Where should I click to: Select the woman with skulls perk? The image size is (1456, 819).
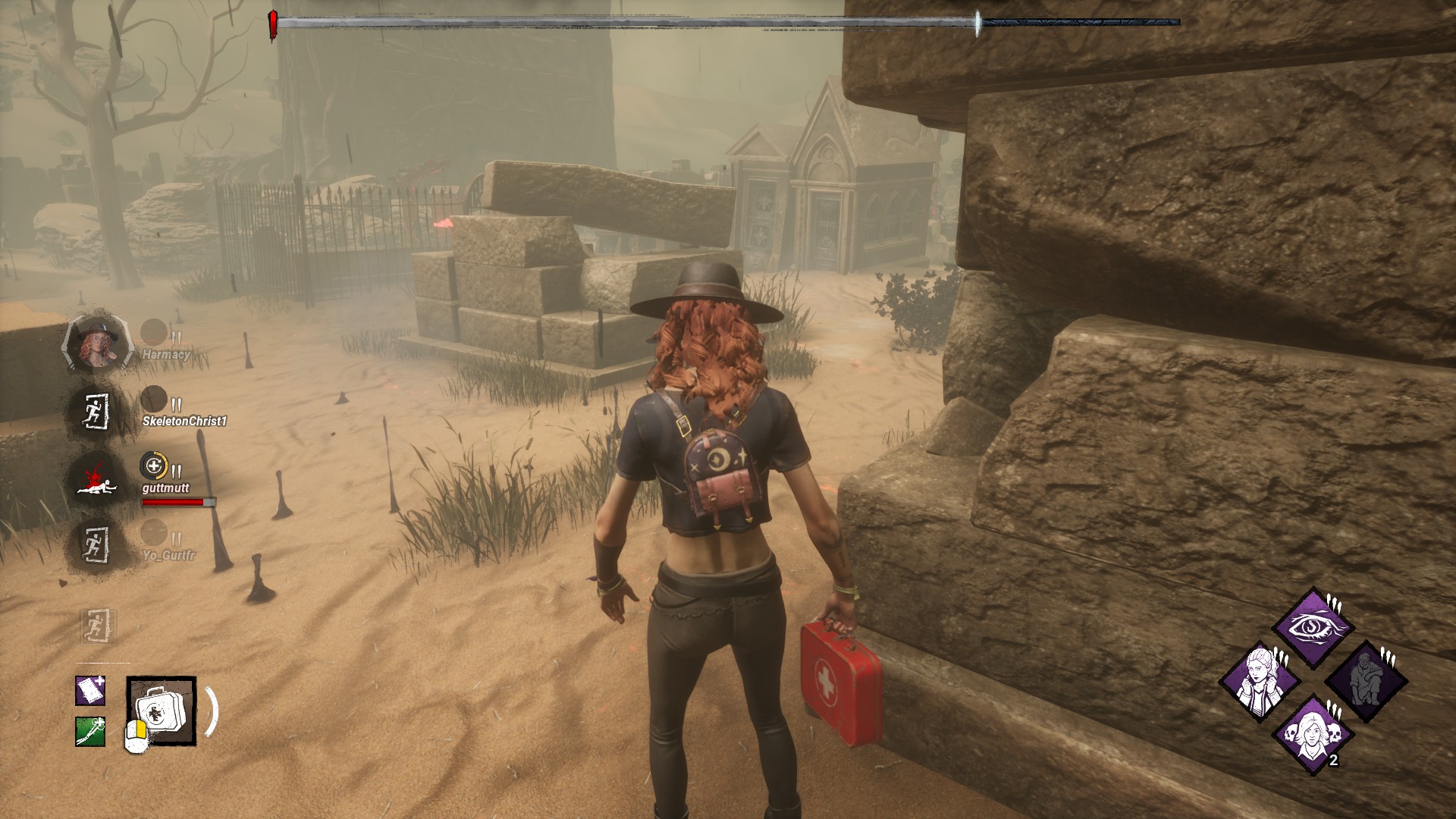click(x=1313, y=733)
